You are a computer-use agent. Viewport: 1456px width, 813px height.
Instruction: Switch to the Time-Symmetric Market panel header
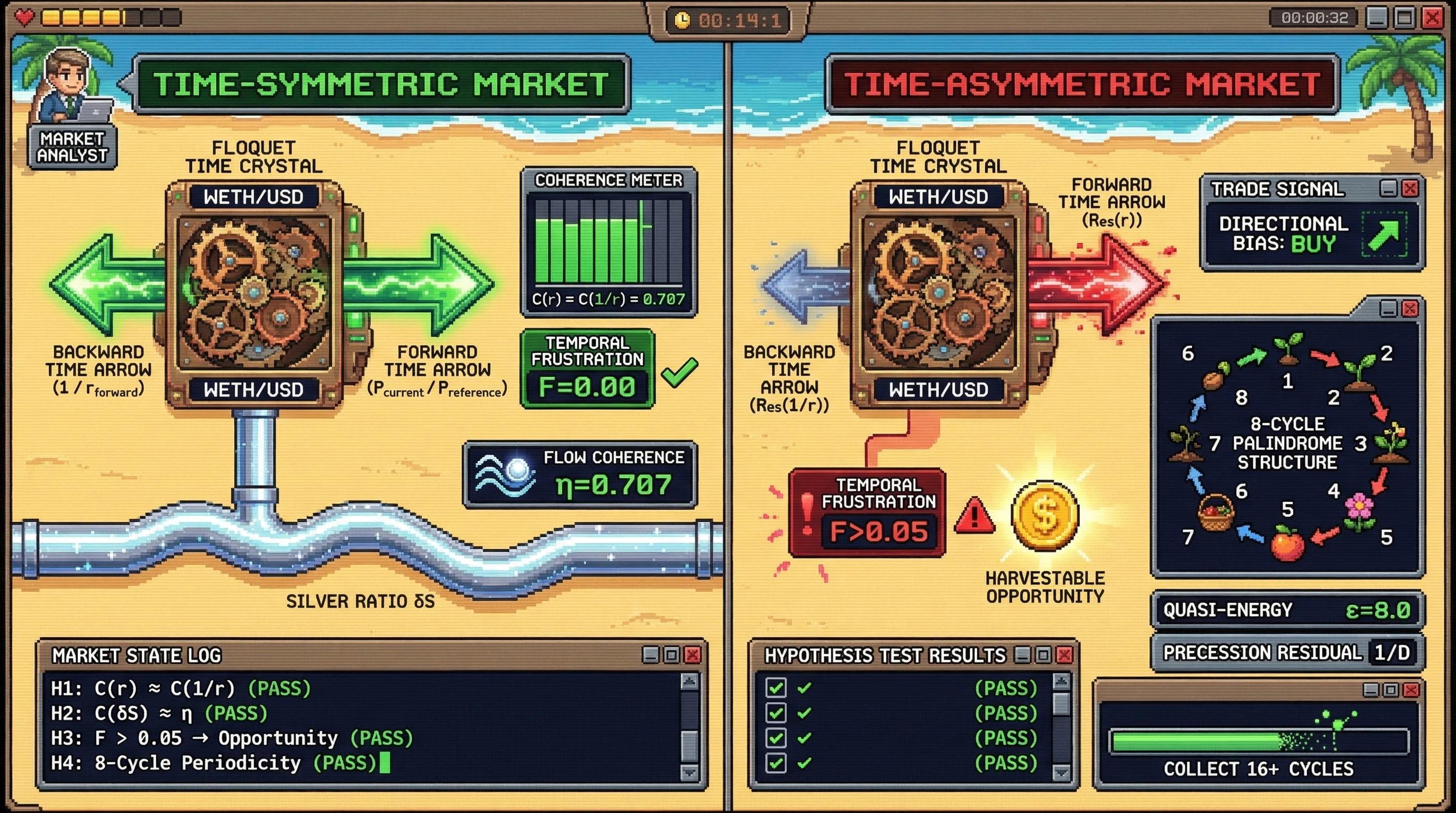(x=379, y=83)
